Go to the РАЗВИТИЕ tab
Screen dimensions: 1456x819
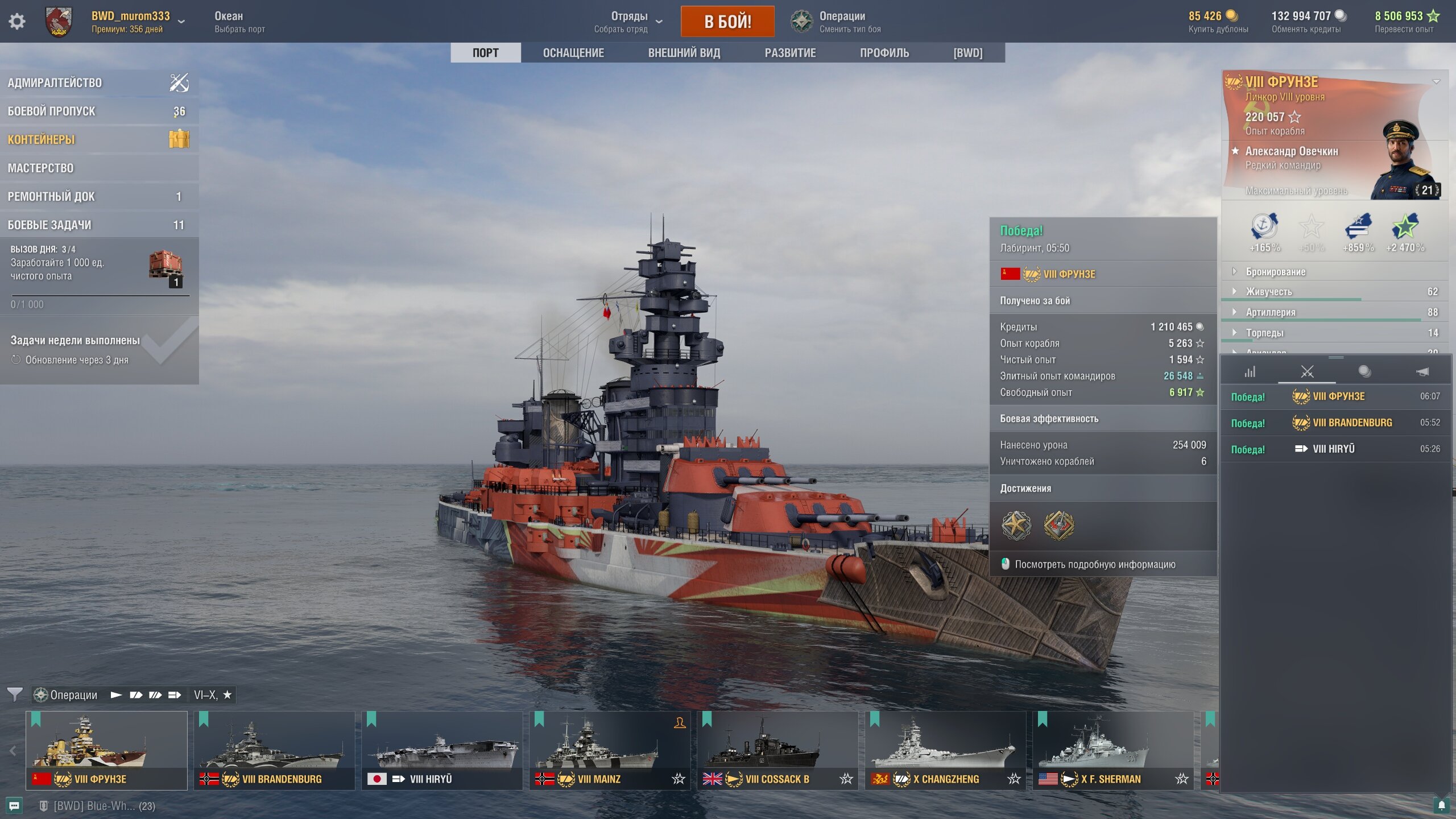tap(789, 53)
